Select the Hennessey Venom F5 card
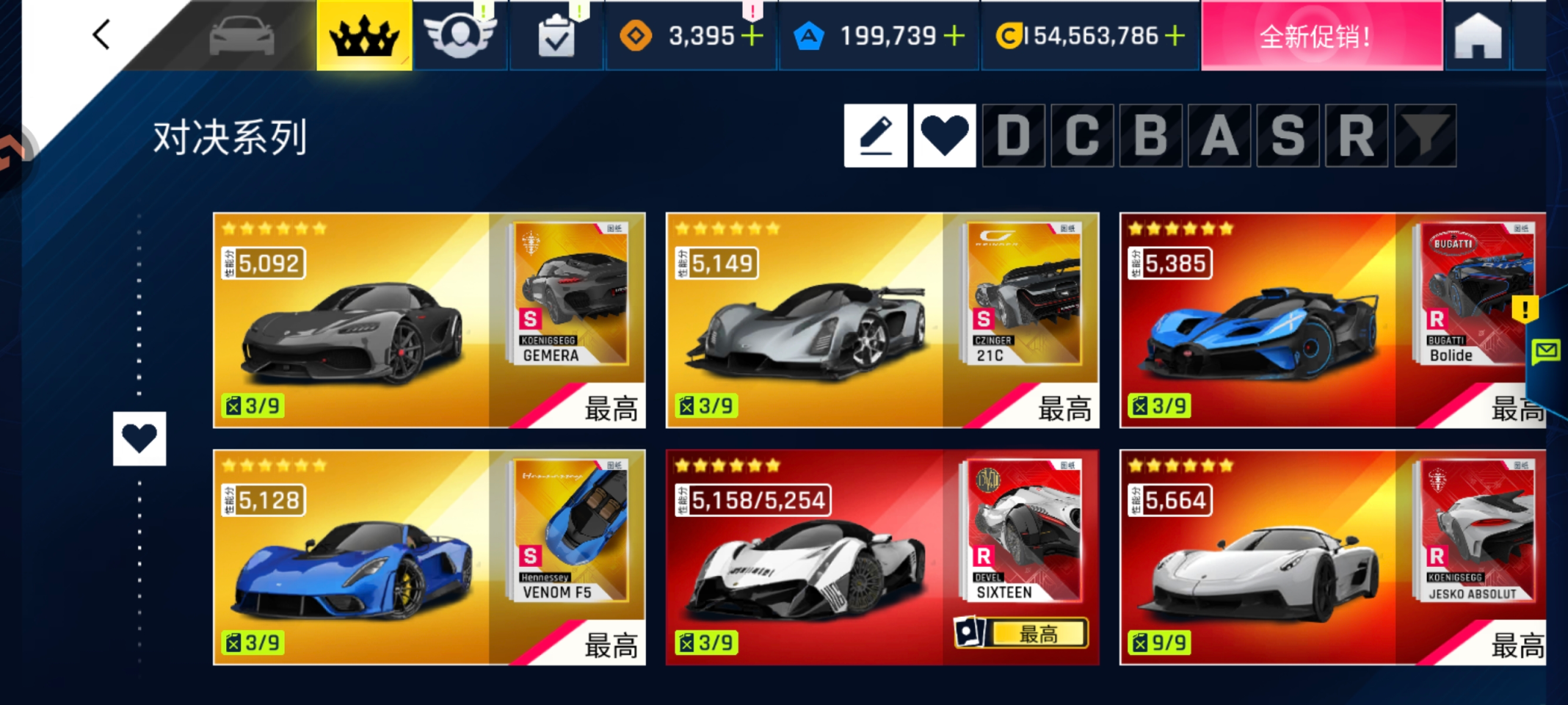1568x705 pixels. click(x=429, y=557)
